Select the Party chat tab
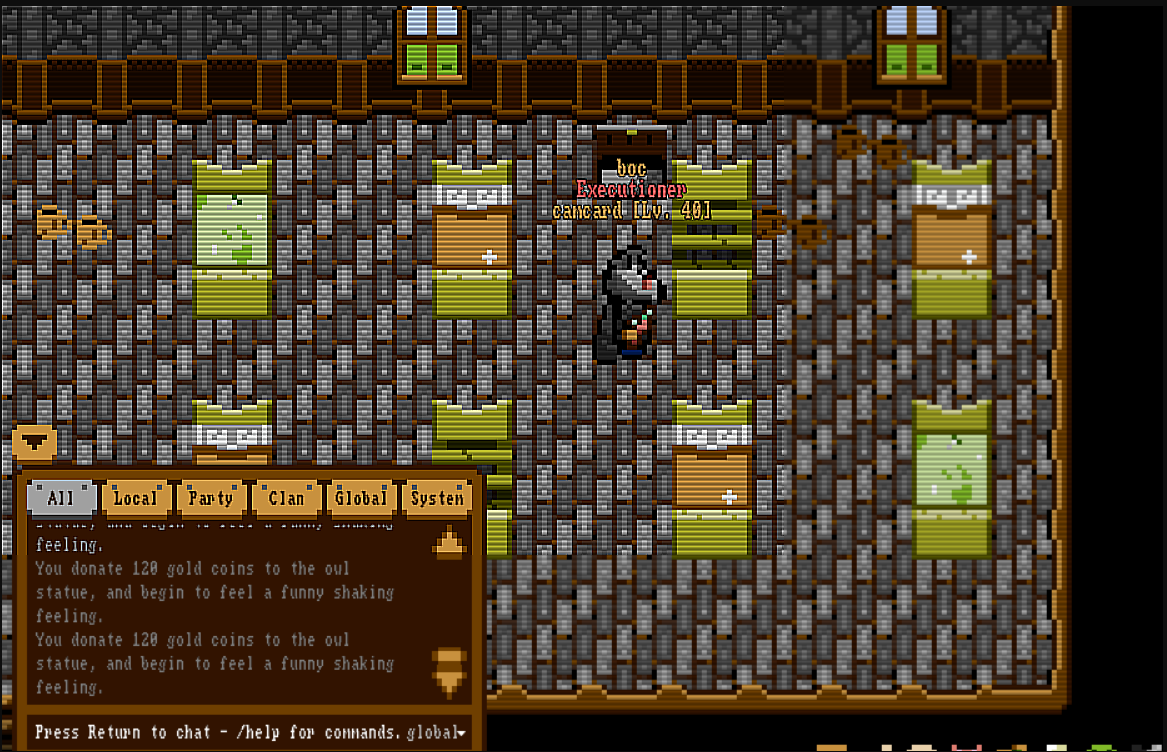This screenshot has height=752, width=1167. click(210, 497)
